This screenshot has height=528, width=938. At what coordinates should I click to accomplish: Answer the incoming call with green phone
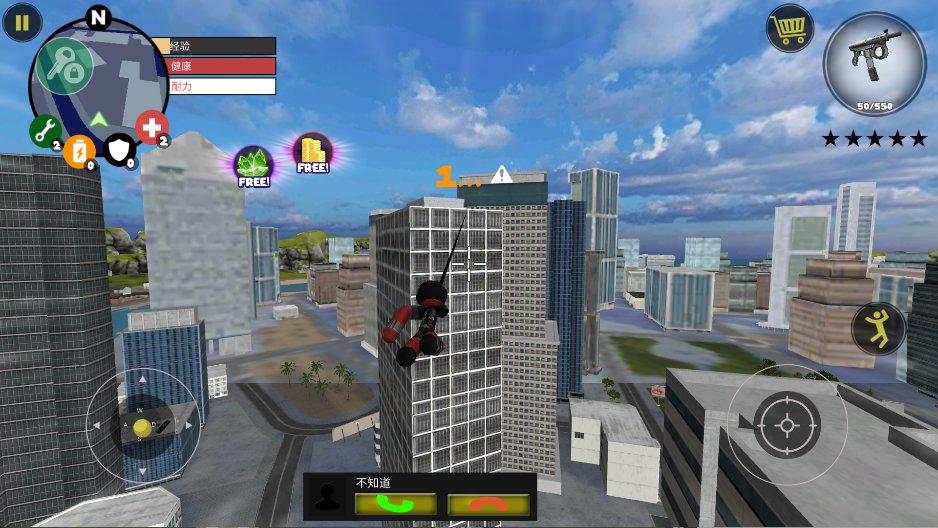395,504
